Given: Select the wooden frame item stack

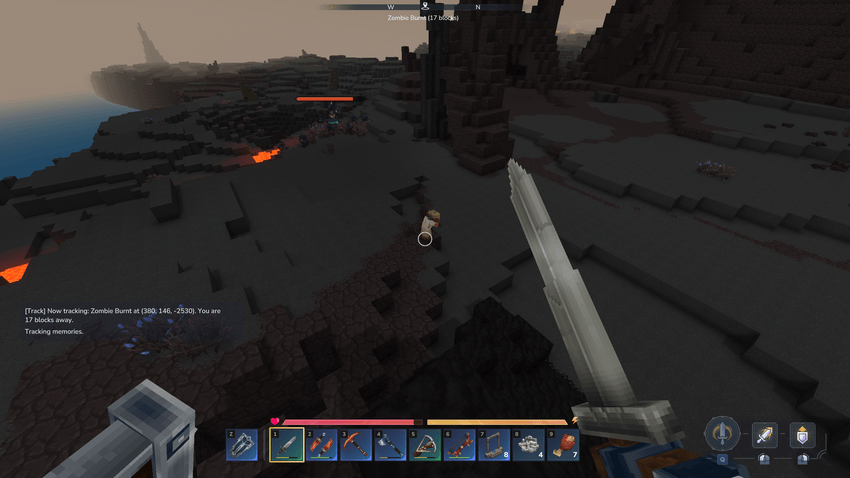Looking at the screenshot, I should point(494,444).
